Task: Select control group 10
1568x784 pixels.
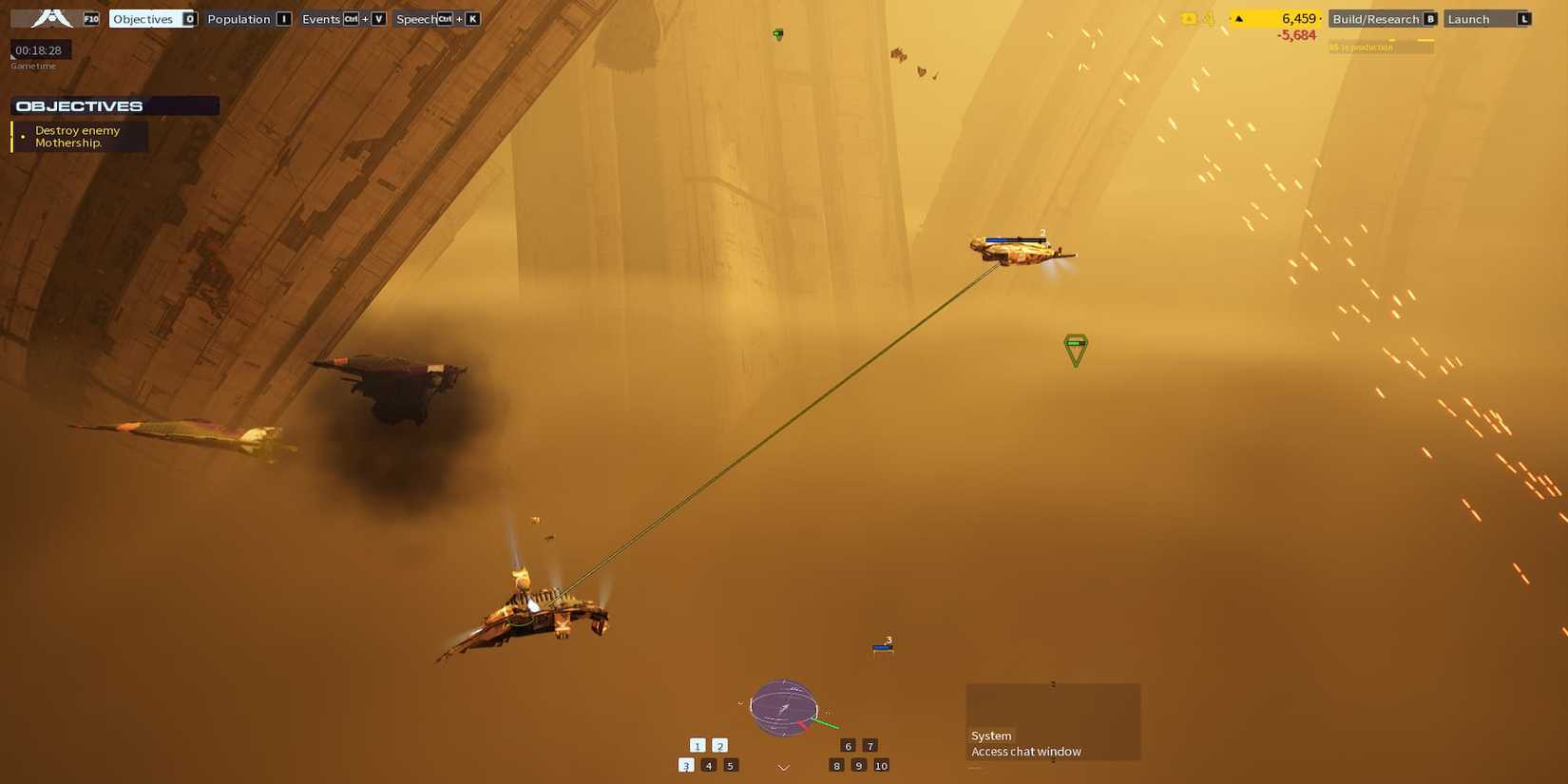Action: click(881, 764)
